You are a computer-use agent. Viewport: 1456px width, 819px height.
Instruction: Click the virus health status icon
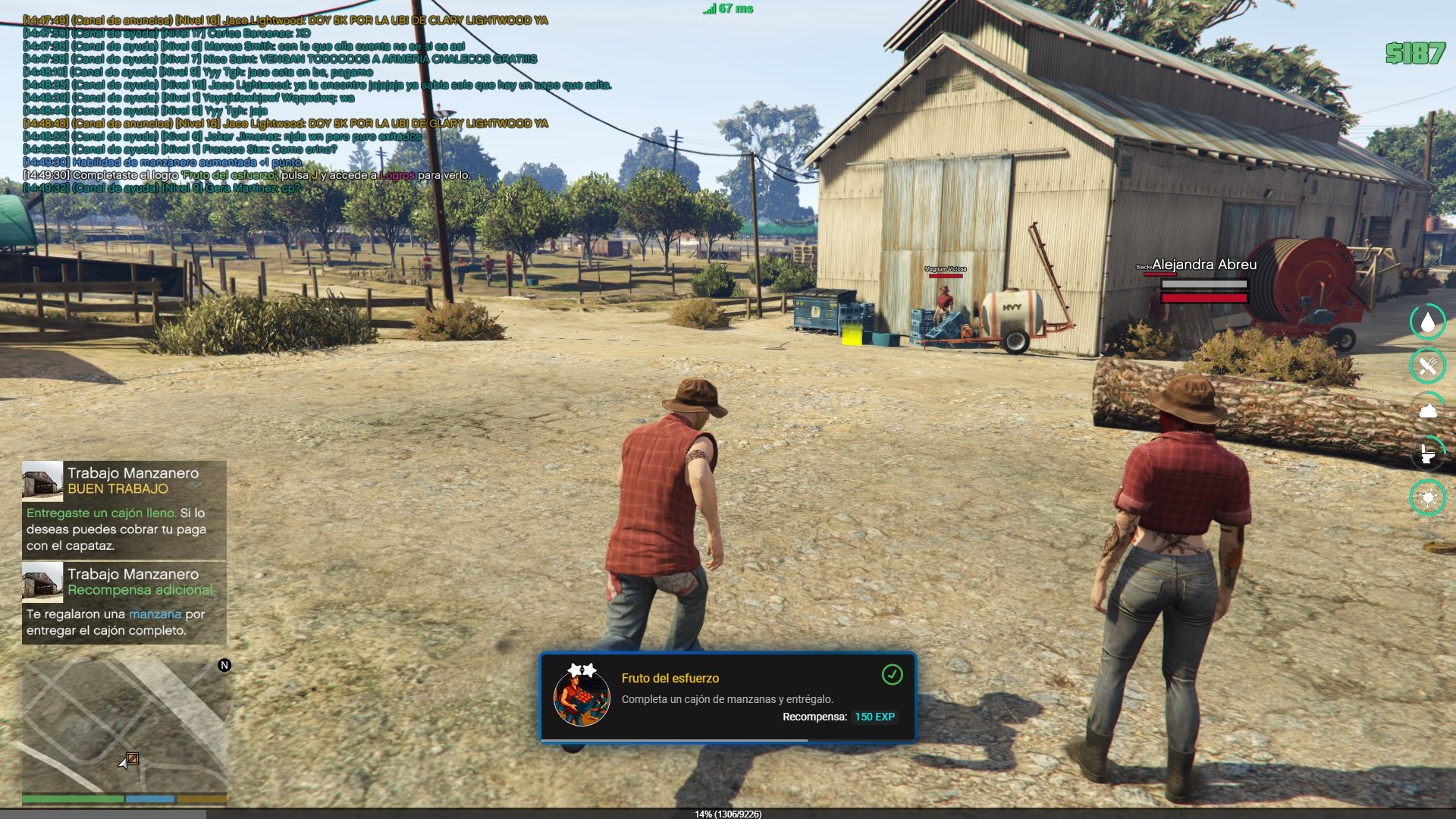point(1428,498)
